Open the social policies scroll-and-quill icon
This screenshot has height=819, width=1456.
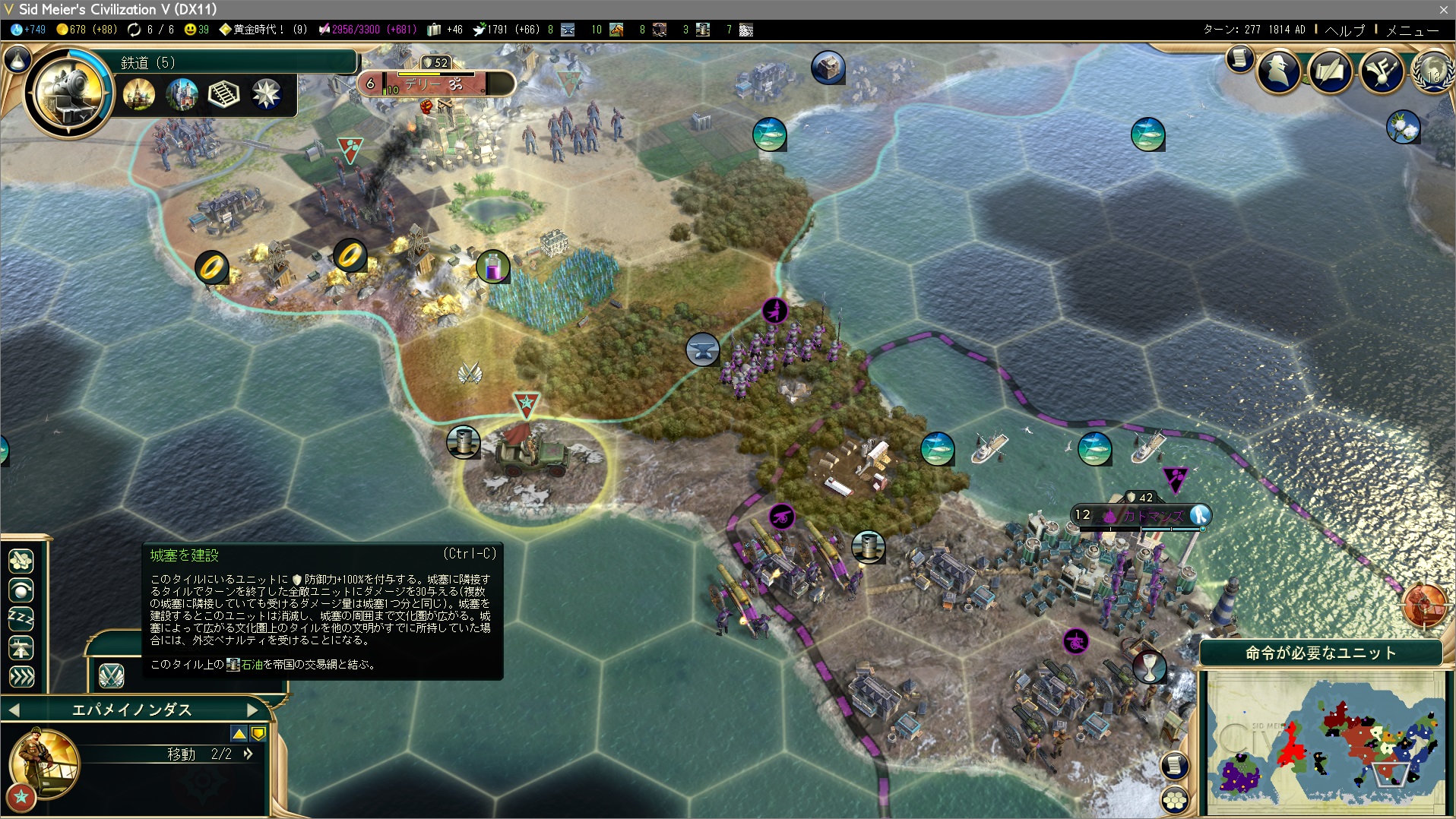(1330, 72)
